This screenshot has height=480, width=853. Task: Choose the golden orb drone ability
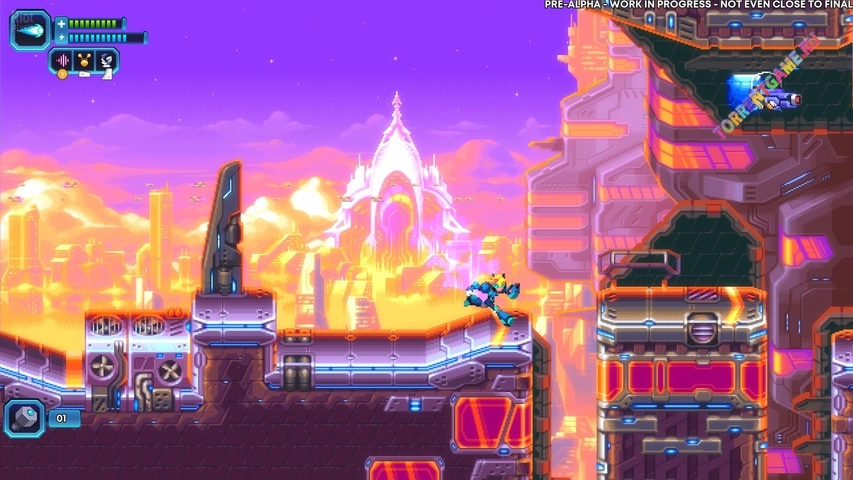click(x=85, y=61)
